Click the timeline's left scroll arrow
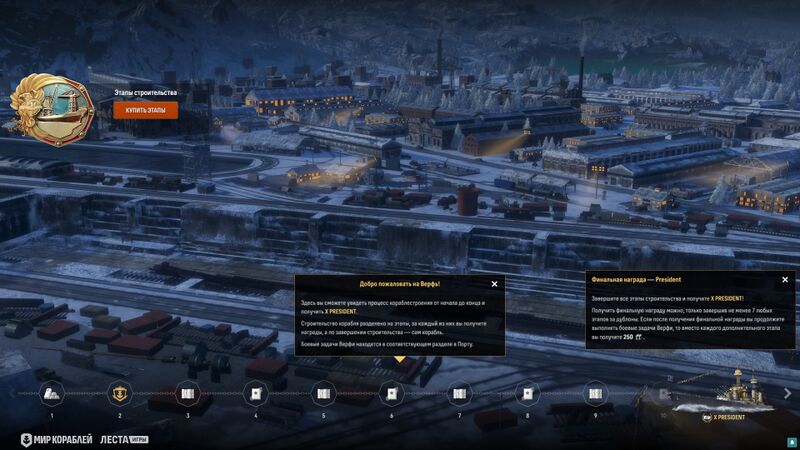 11,393
